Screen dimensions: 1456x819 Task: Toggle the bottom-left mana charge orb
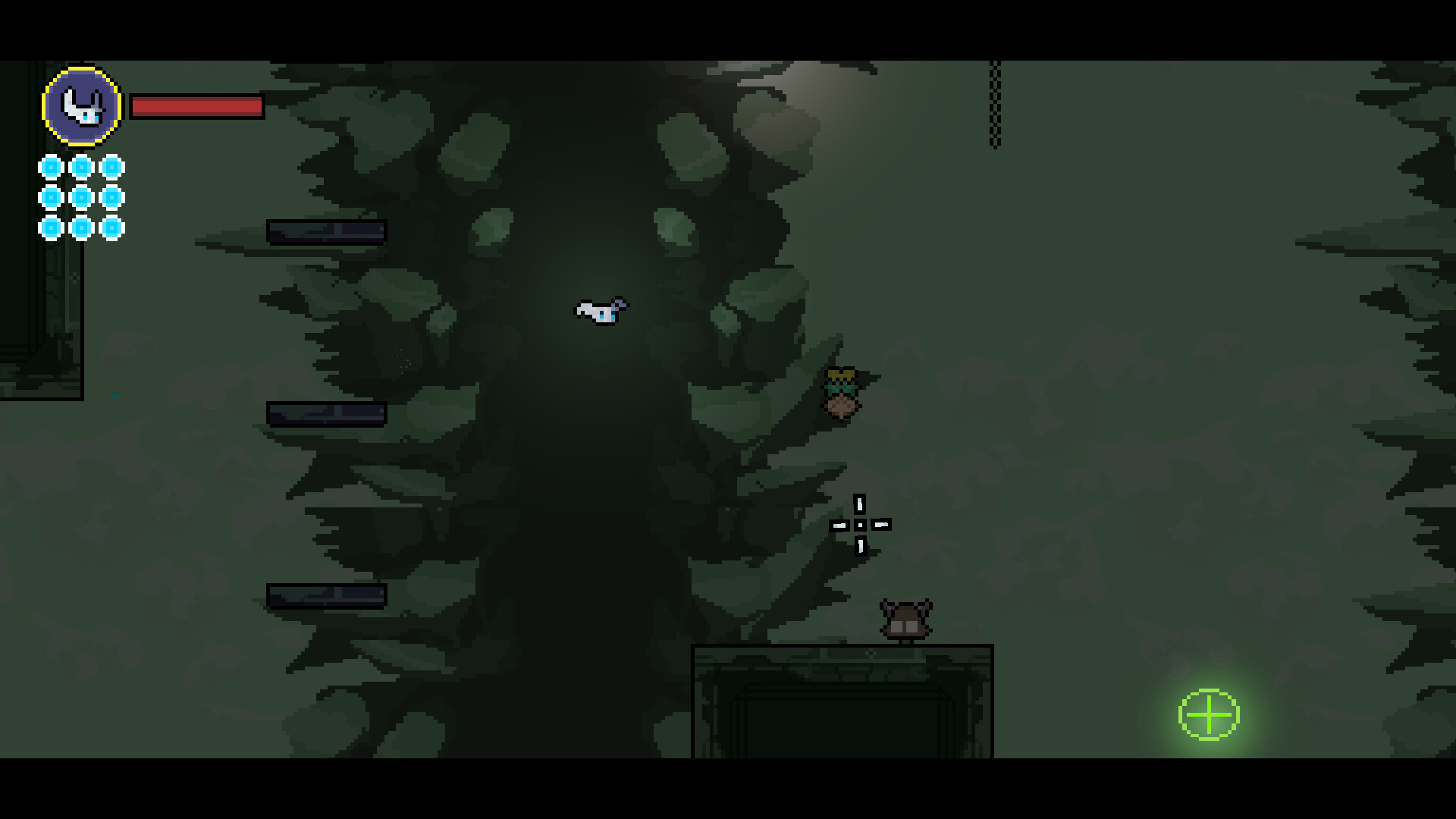coord(50,227)
